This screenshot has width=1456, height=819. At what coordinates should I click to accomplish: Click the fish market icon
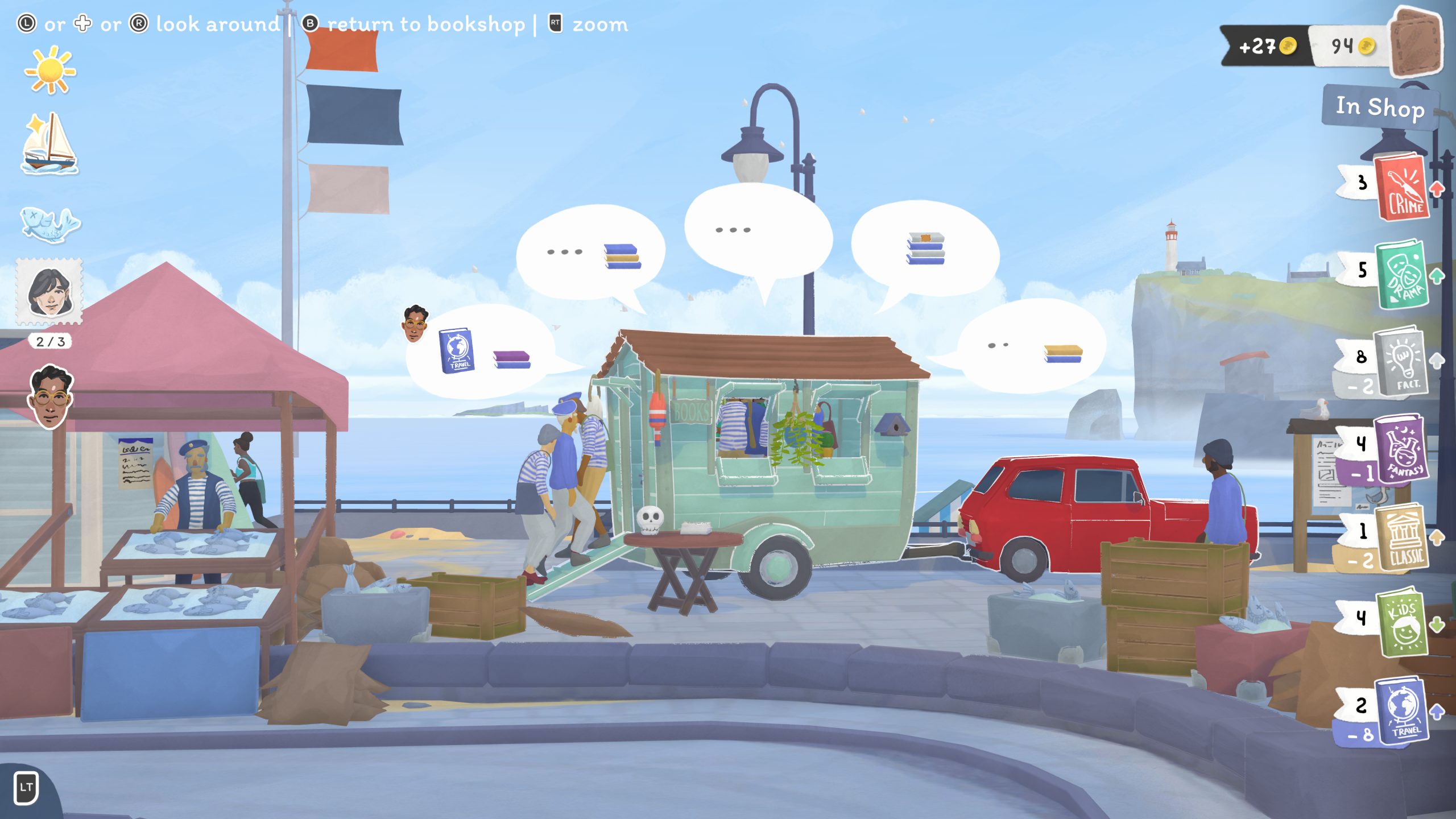50,224
